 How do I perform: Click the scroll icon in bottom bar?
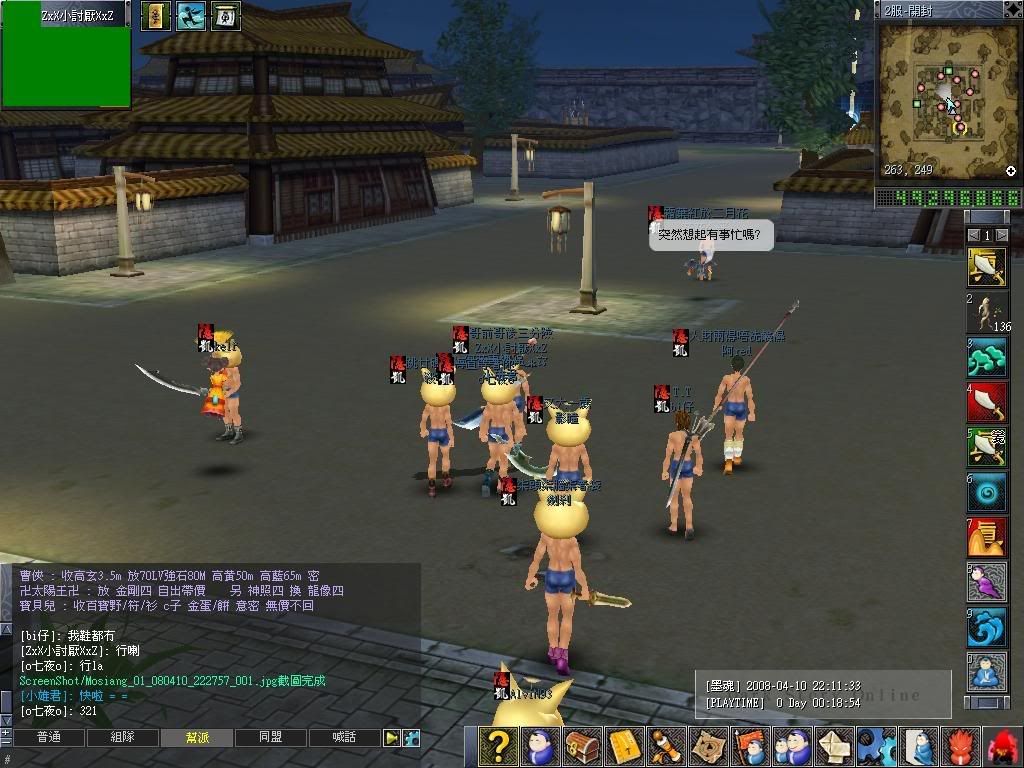coord(666,747)
